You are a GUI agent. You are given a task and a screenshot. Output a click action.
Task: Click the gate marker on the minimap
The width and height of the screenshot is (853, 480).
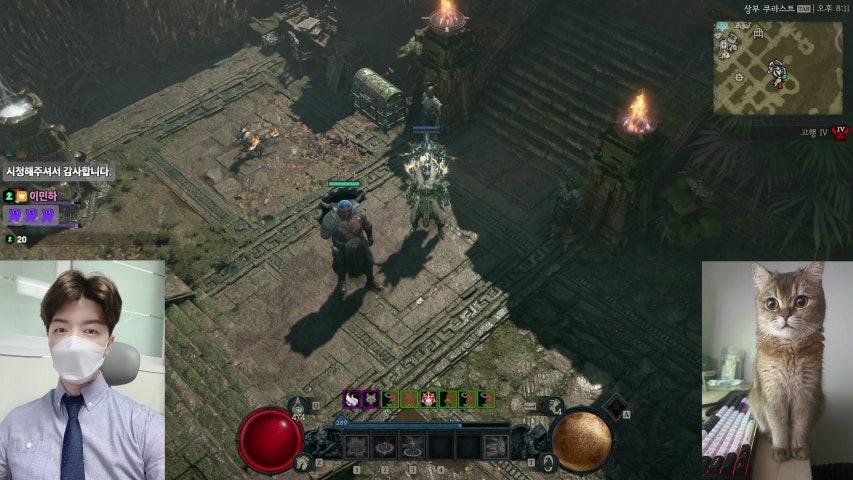758,34
